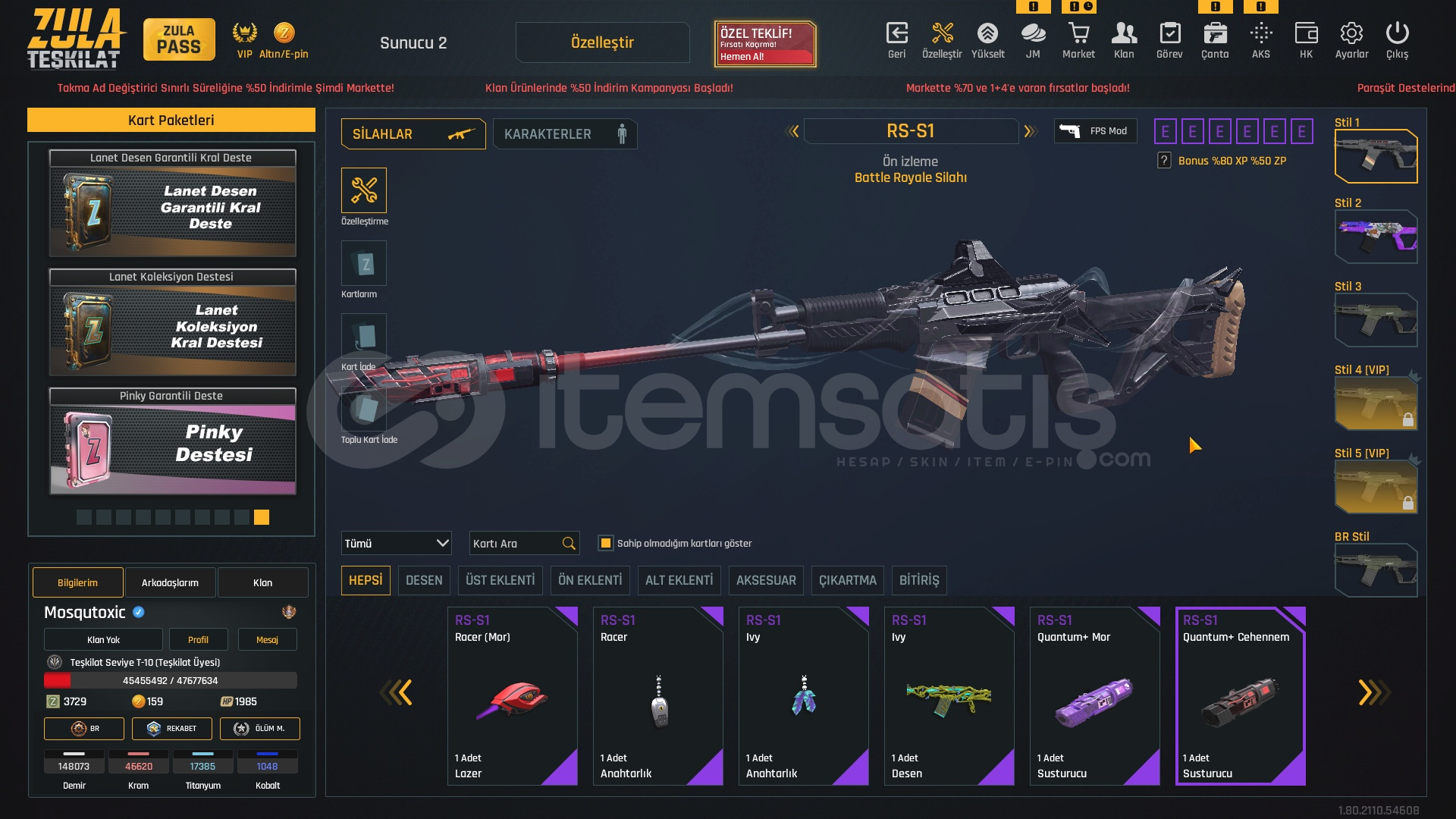Open the ZULA PASS button

[179, 39]
